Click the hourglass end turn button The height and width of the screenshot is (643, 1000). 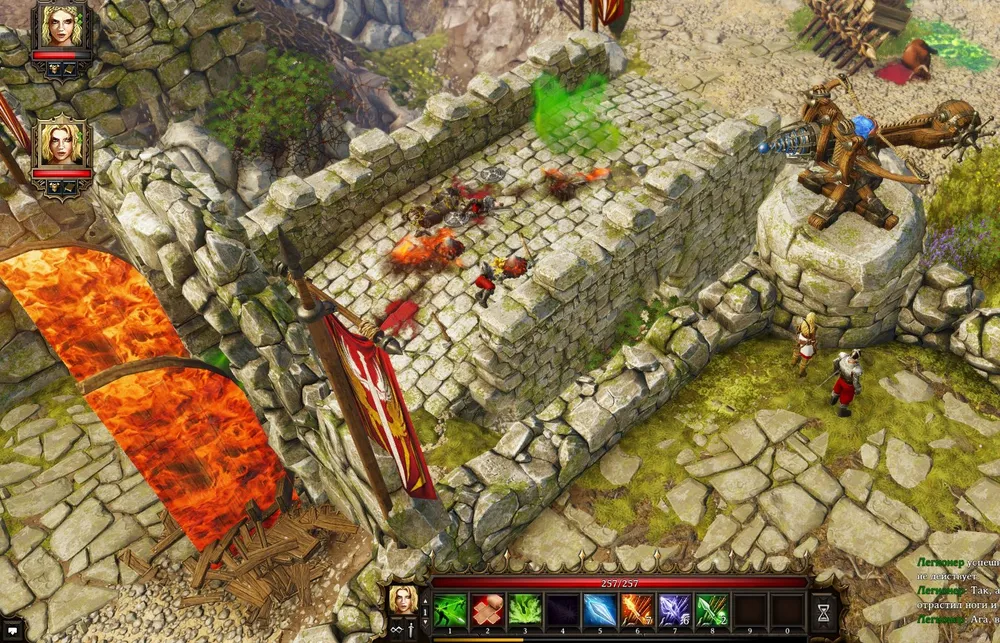point(825,609)
